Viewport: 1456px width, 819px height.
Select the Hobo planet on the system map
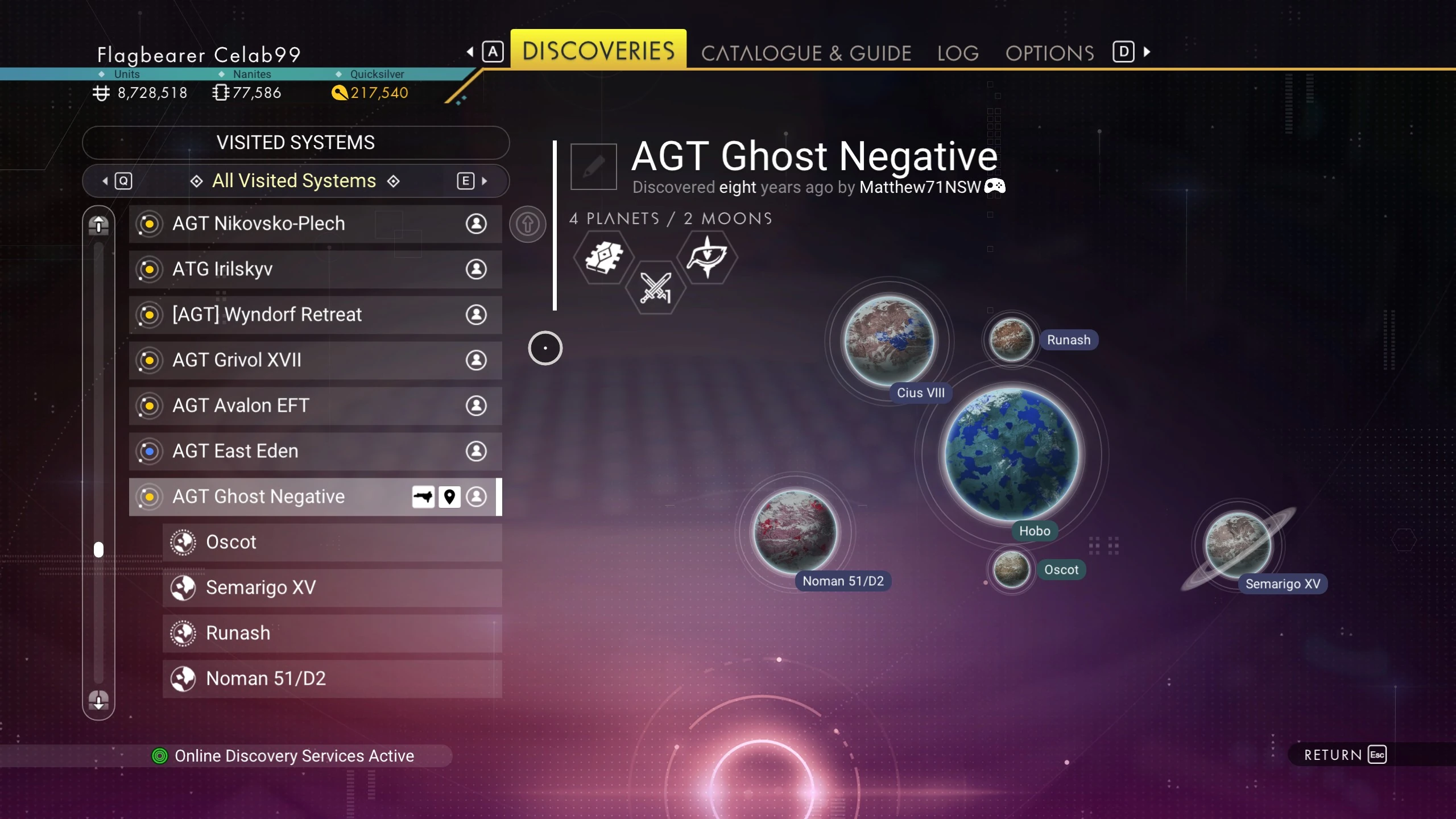tap(1011, 454)
